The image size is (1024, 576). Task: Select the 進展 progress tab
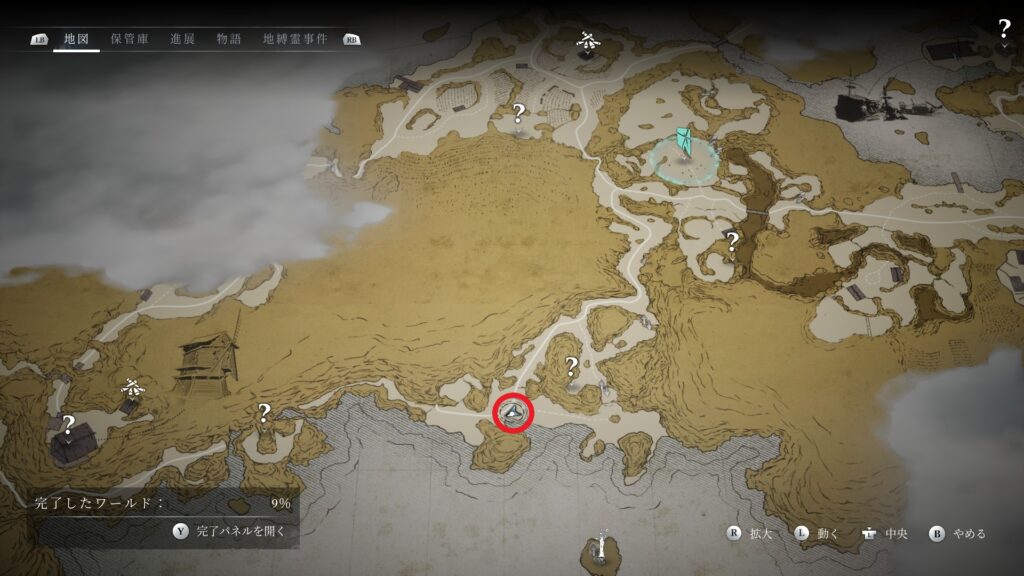[183, 39]
